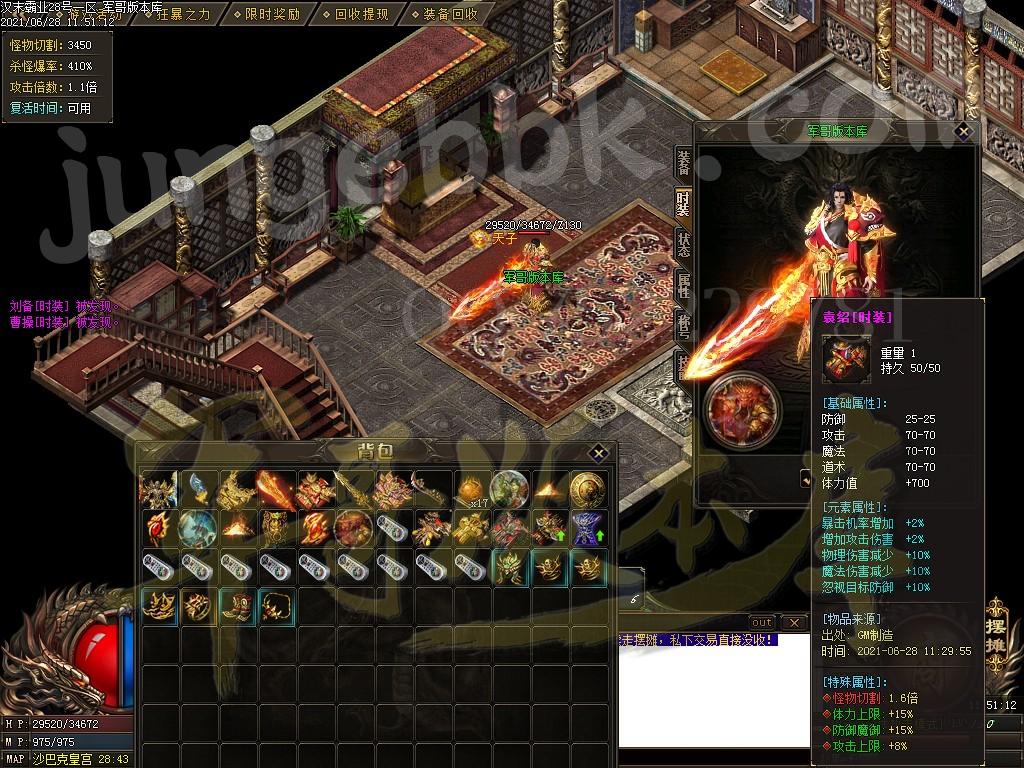Select the blue-bladed axe item in backpack
Image resolution: width=1024 pixels, height=768 pixels.
(198, 489)
